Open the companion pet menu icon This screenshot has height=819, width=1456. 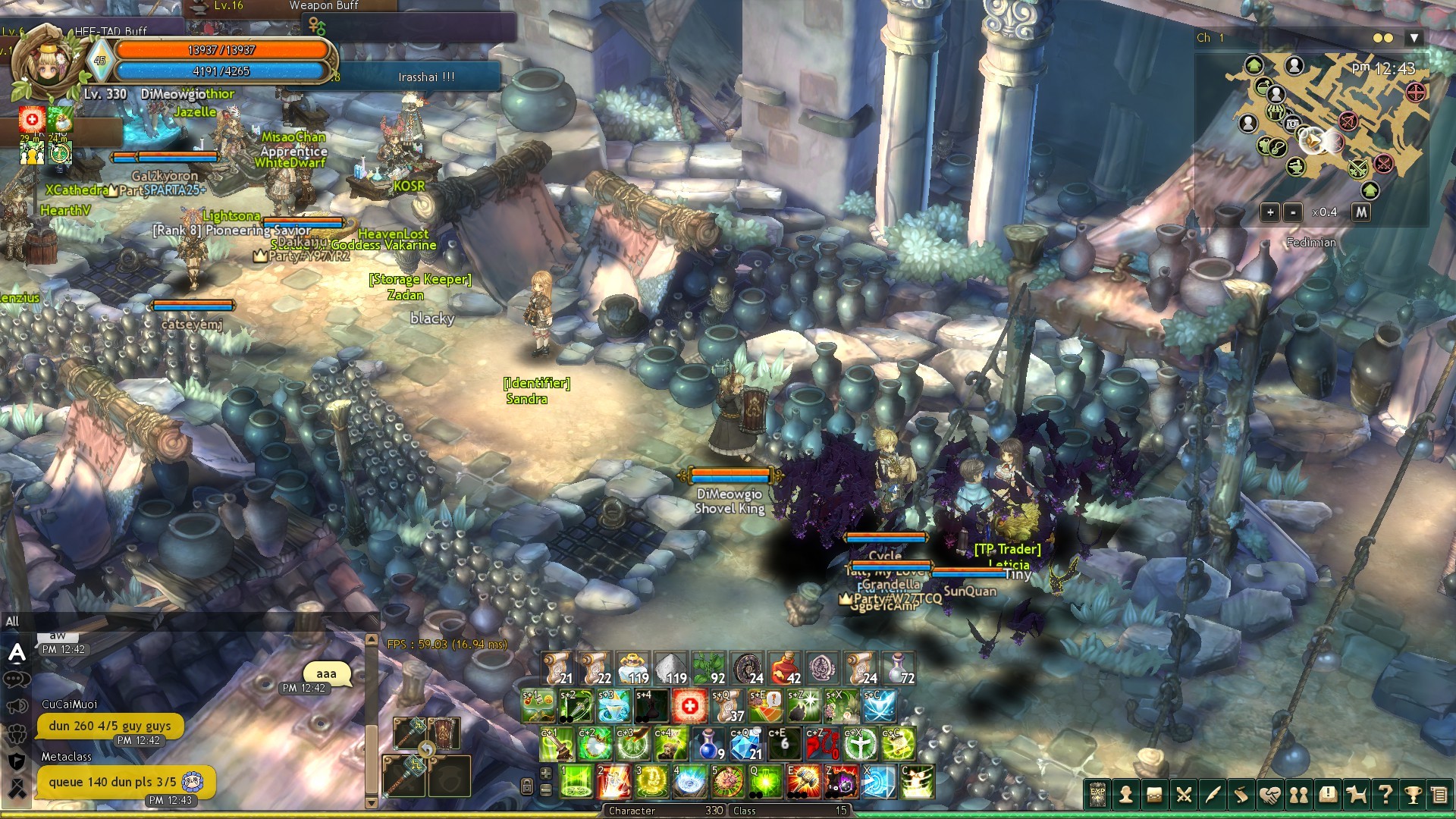(x=1356, y=795)
